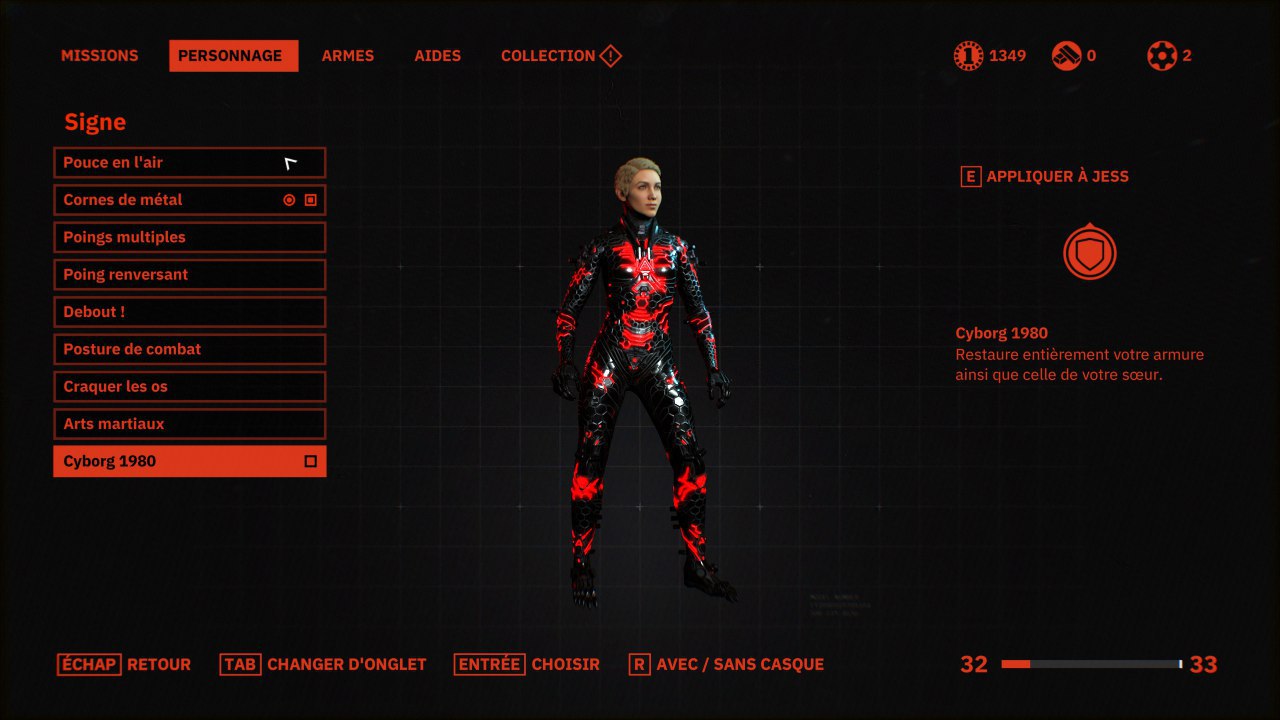1280x720 pixels.
Task: Click the Changer d'onglet option
Action: (323, 664)
